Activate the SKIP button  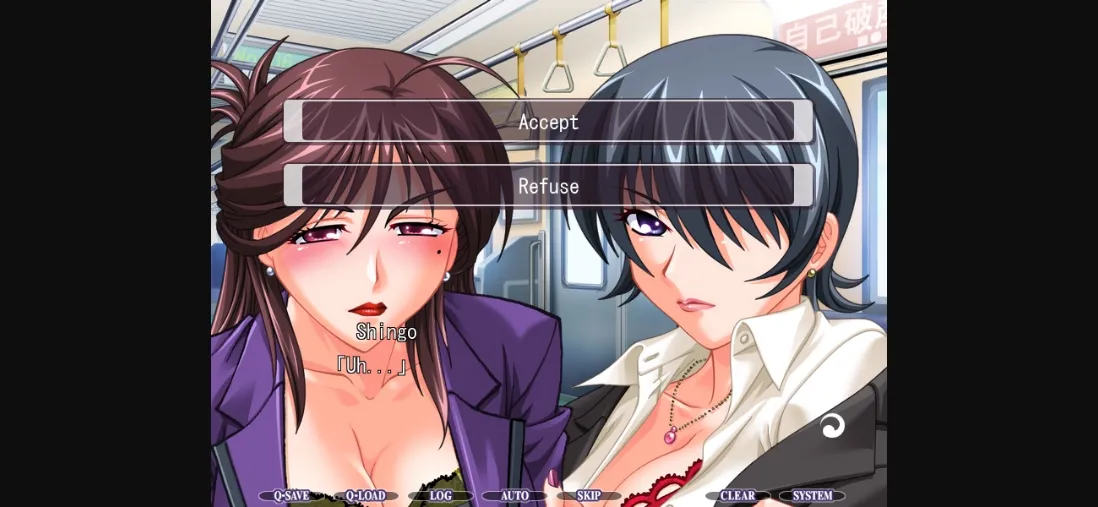click(x=588, y=496)
